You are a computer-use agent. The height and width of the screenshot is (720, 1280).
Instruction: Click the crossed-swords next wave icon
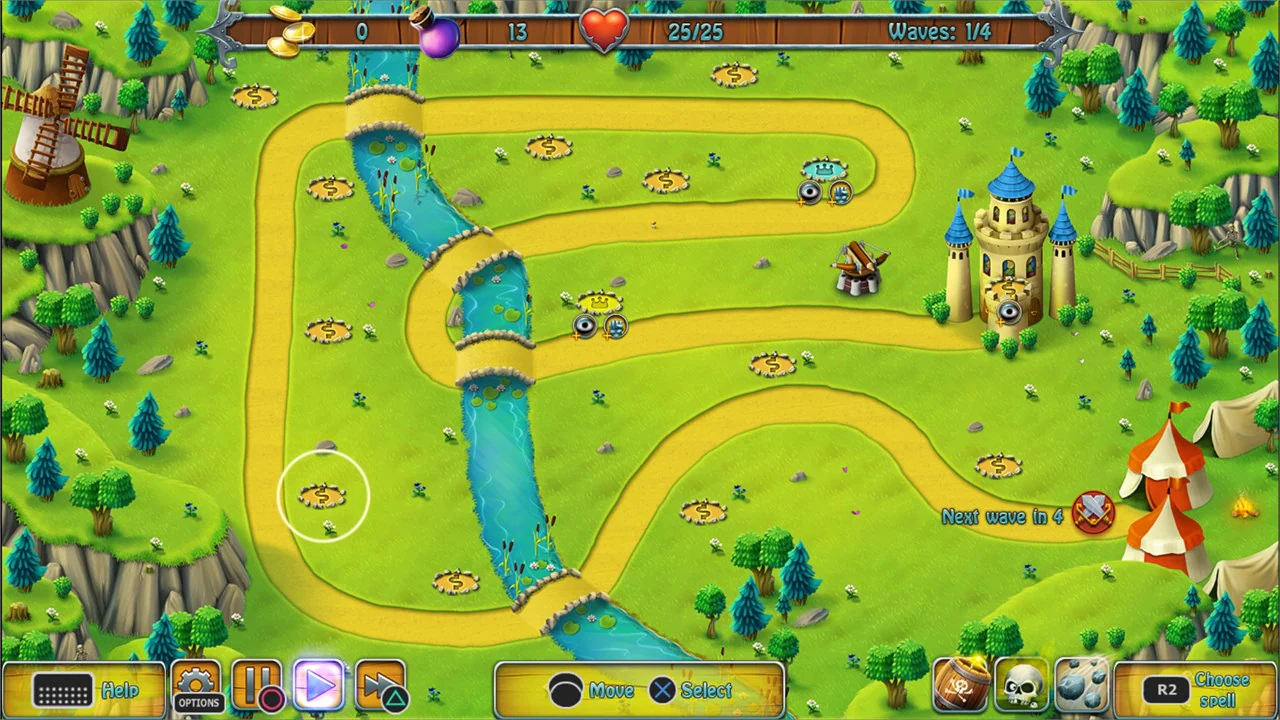coord(1092,514)
